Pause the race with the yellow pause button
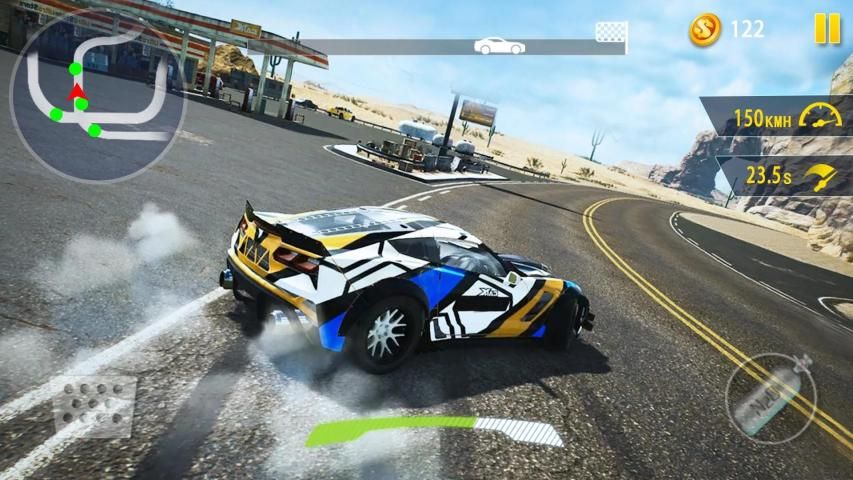Screen dimensions: 853x480 coord(827,29)
